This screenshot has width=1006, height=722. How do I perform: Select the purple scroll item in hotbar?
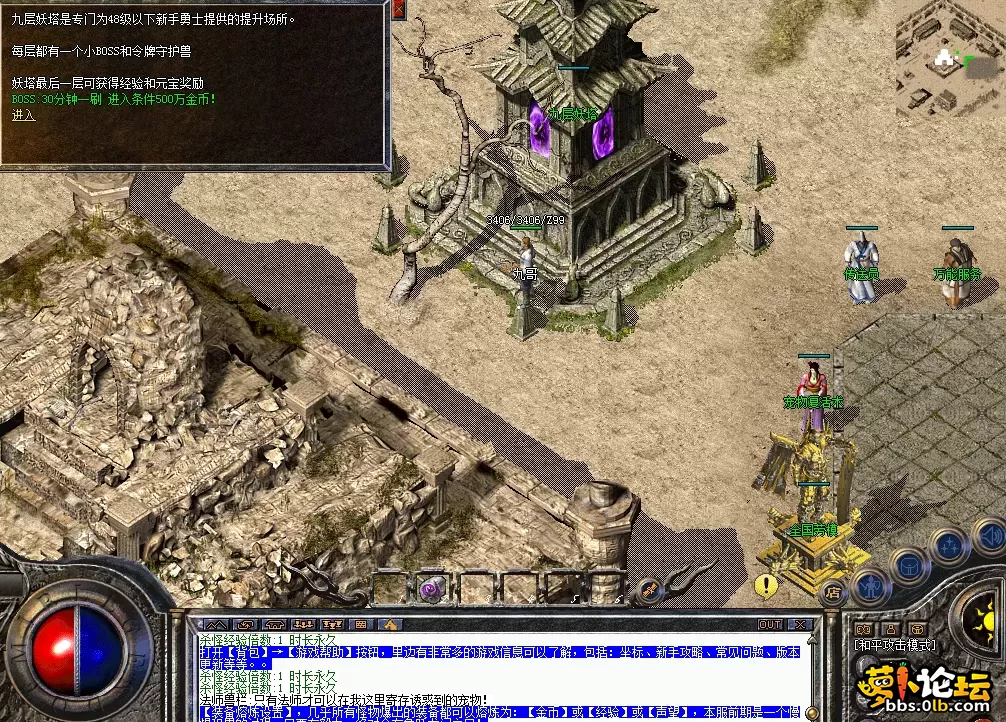[433, 588]
